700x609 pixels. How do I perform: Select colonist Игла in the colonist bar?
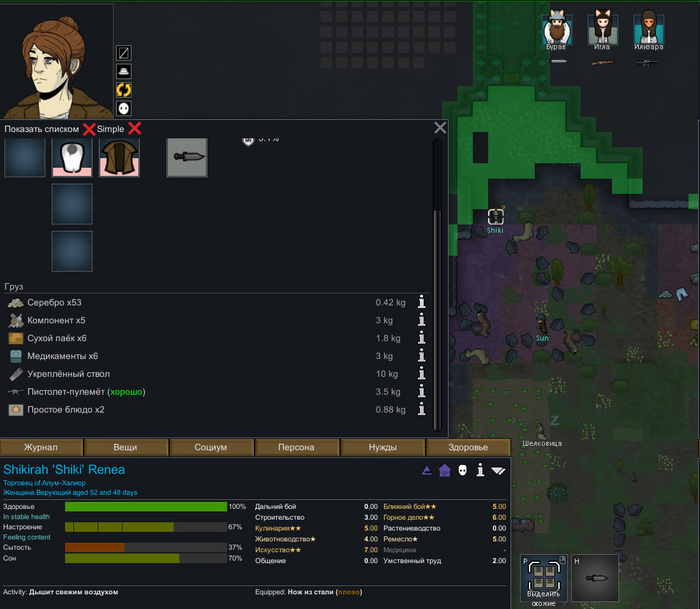coord(601,32)
